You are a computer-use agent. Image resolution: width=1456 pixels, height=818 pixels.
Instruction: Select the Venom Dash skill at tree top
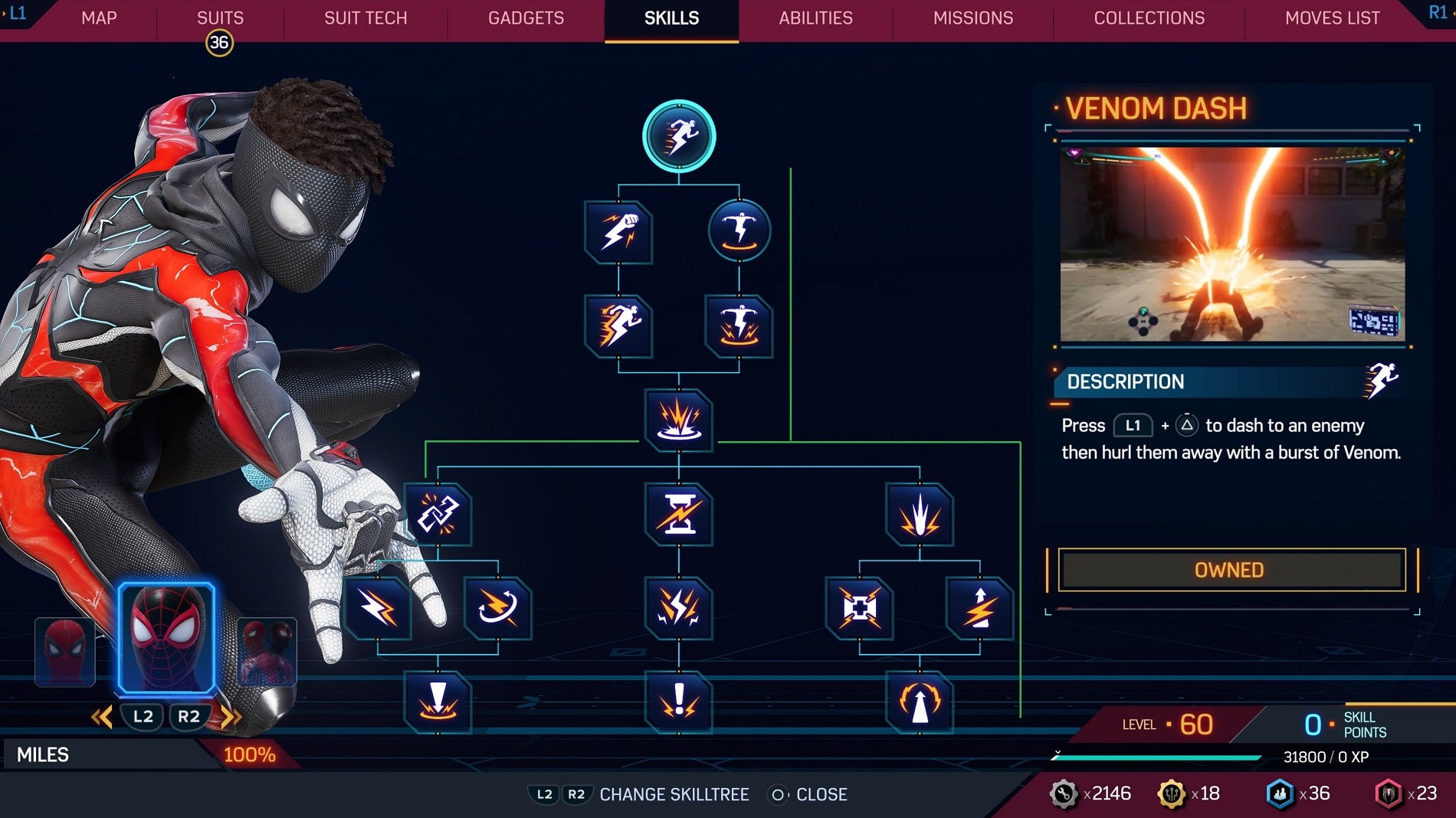679,136
